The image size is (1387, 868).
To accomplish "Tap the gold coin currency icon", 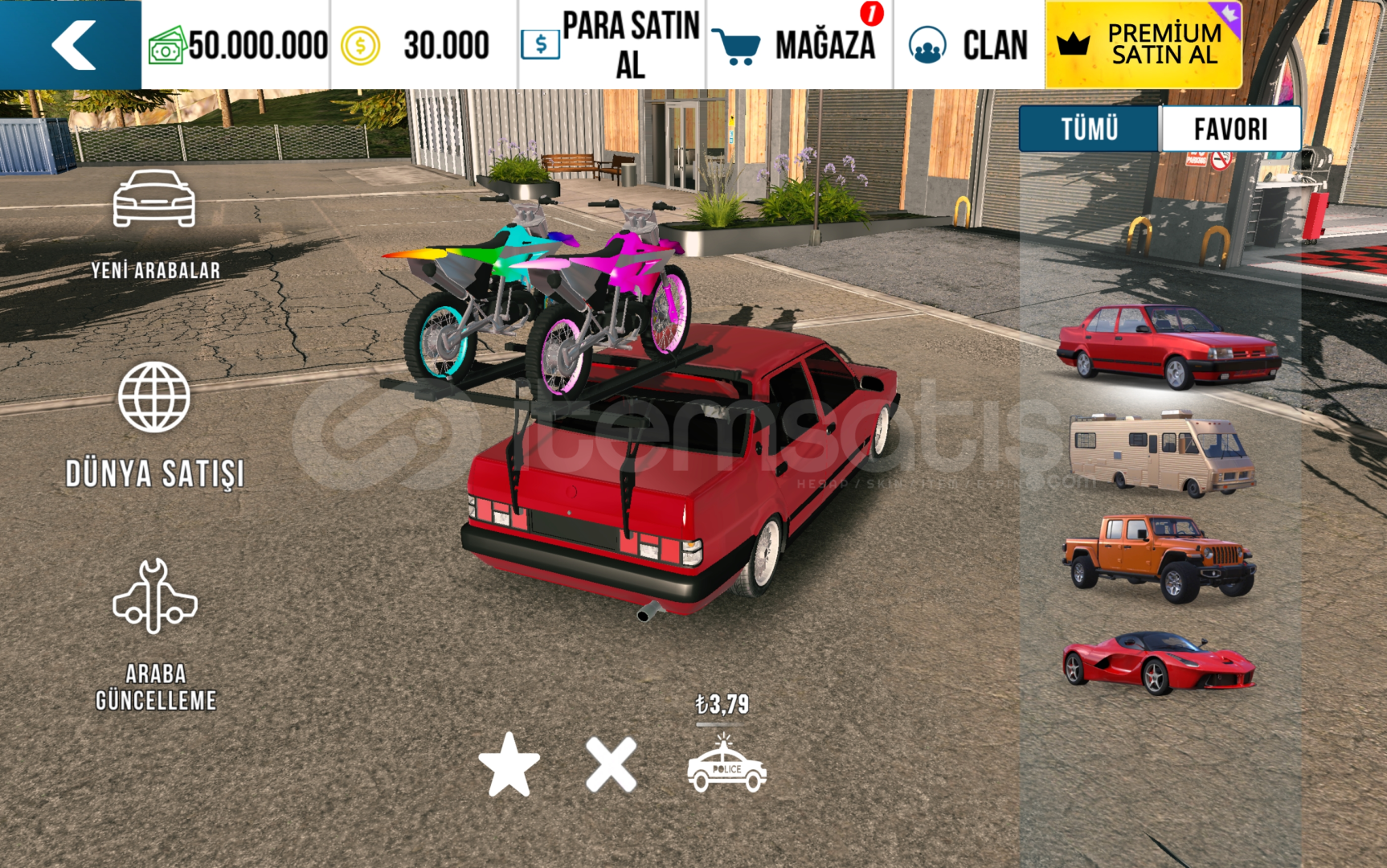I will [x=361, y=44].
